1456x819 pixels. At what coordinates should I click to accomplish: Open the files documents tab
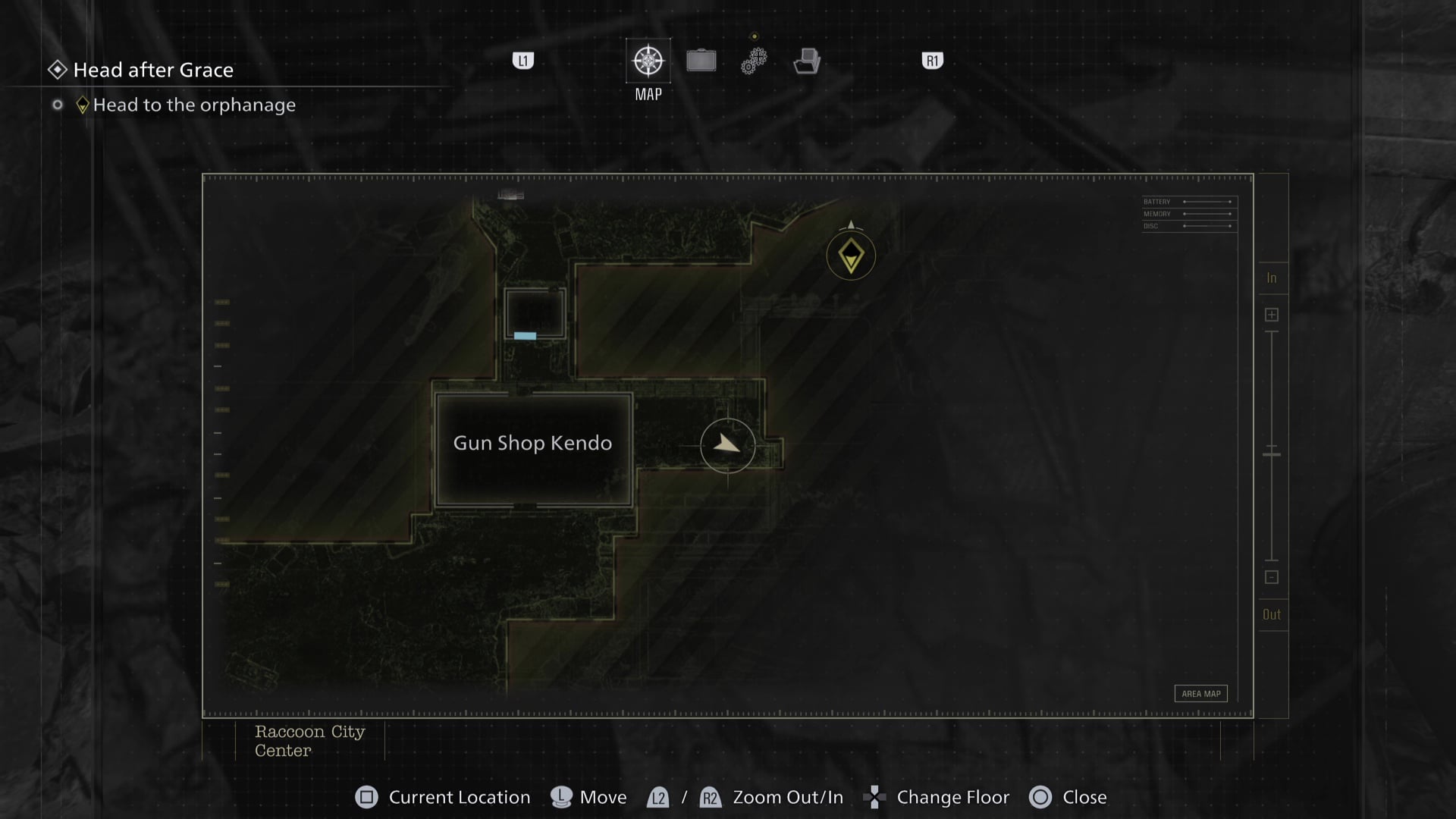(807, 61)
